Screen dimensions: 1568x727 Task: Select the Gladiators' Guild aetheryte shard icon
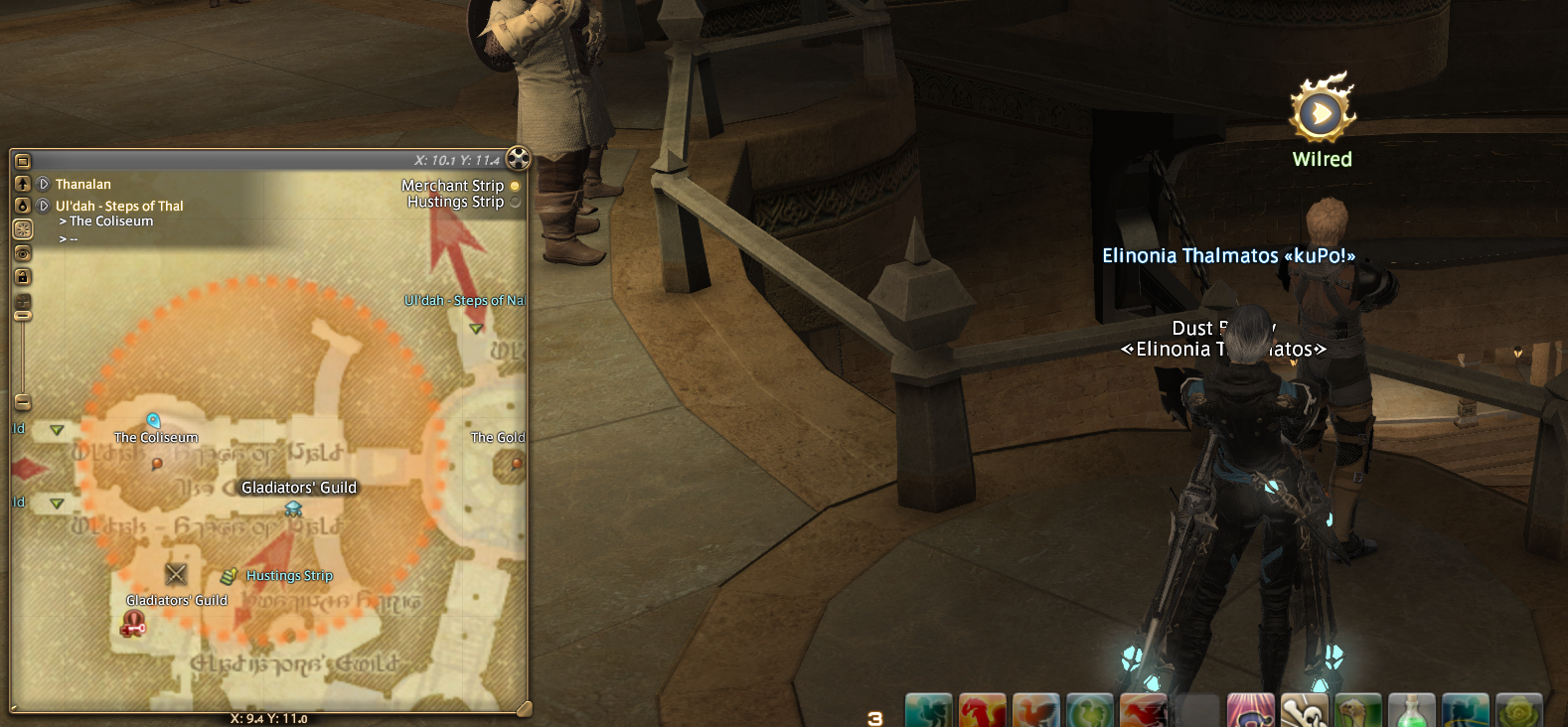pos(293,509)
